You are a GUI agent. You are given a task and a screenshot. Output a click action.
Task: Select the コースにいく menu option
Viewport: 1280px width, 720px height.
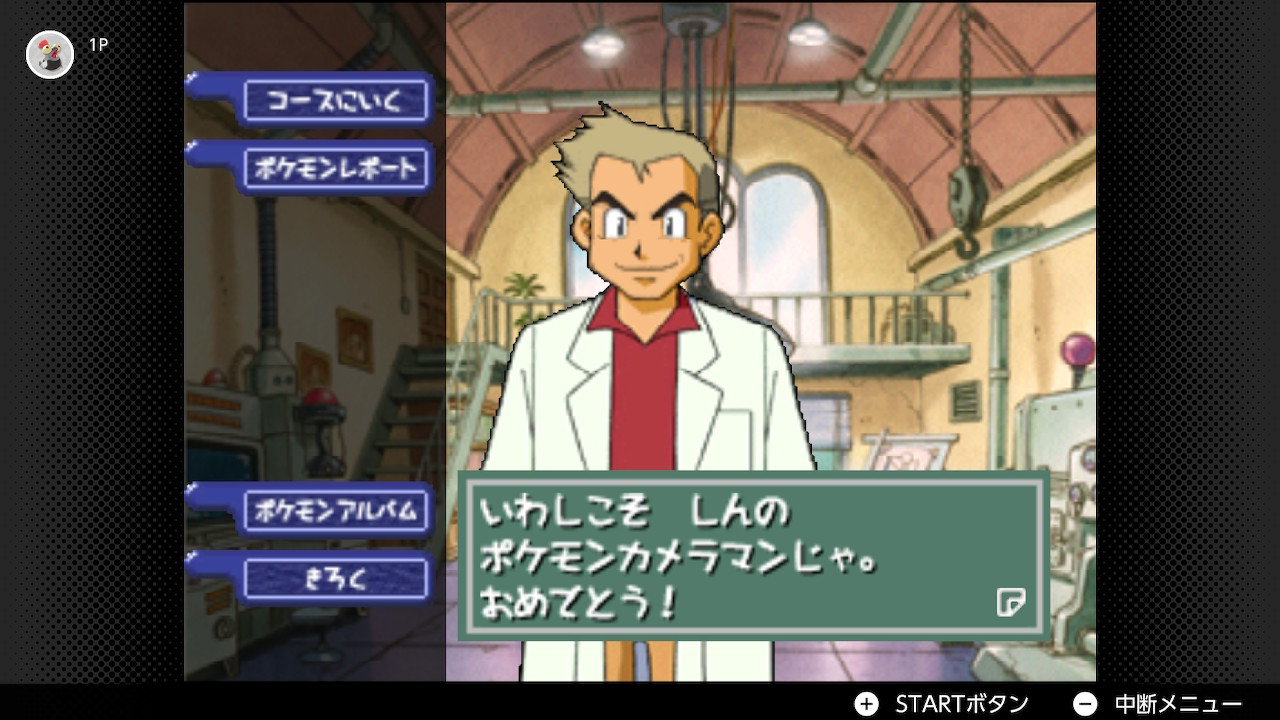click(x=335, y=101)
